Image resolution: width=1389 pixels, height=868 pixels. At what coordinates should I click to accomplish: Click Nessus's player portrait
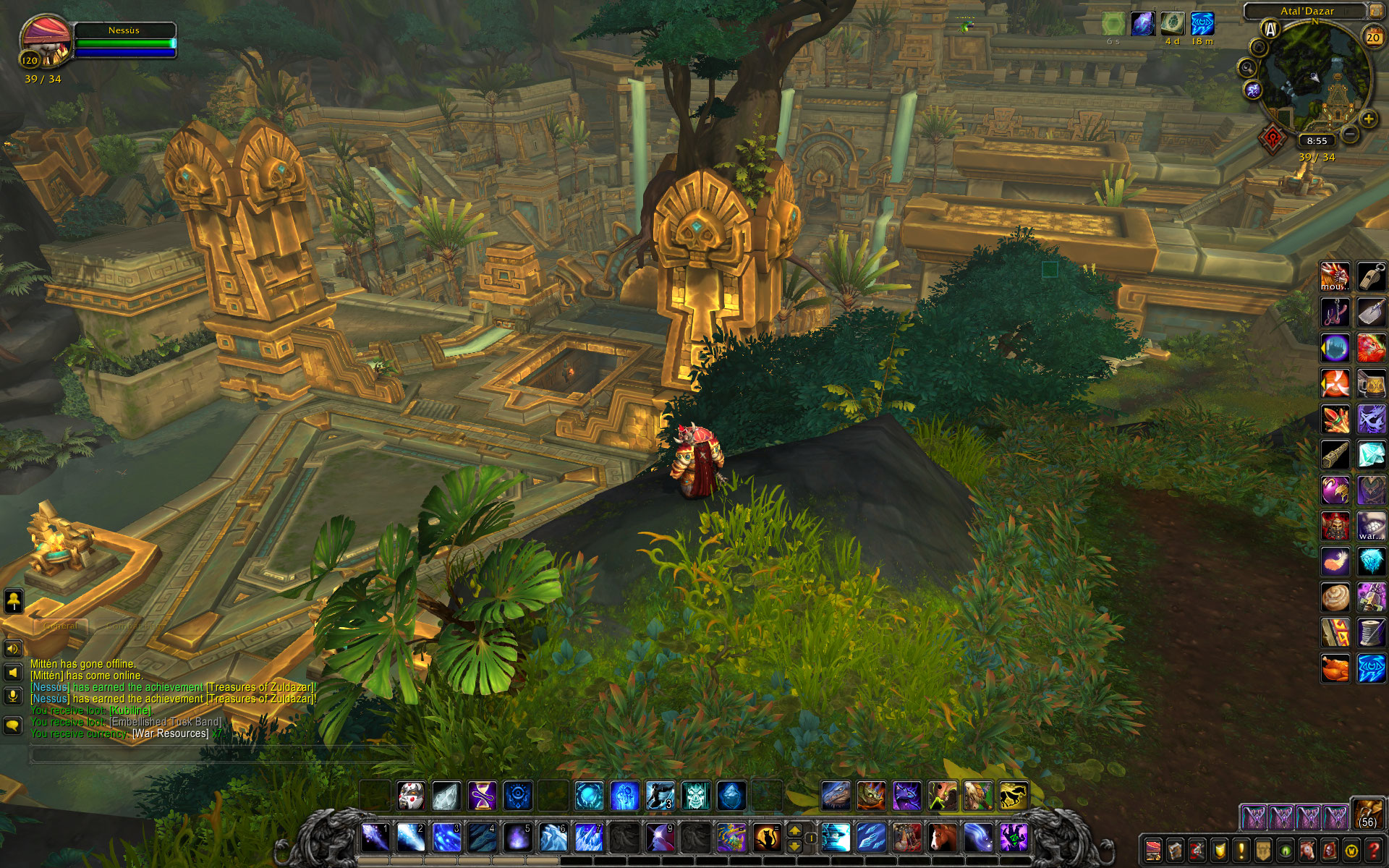click(x=45, y=43)
